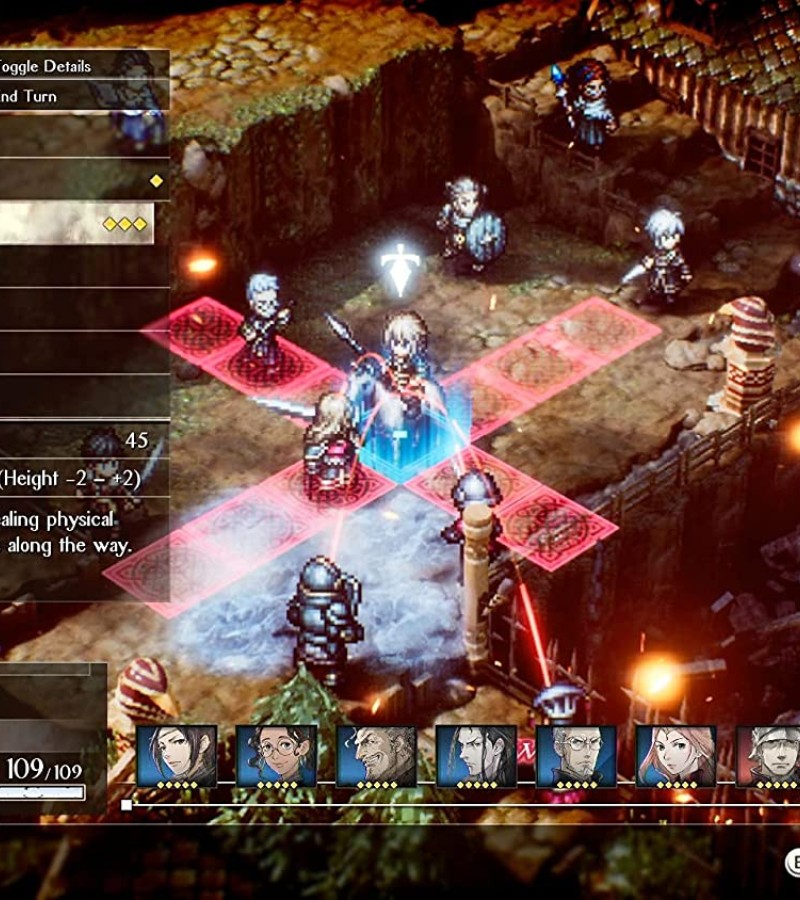
Task: Select the highlighted three-diamond ability row
Action: coord(78,224)
